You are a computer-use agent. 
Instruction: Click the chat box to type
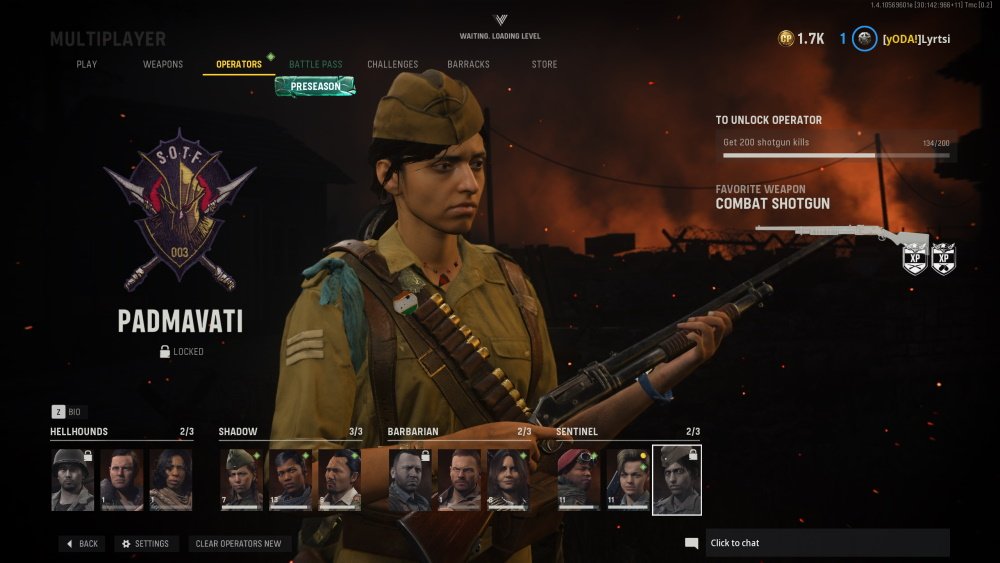[826, 543]
